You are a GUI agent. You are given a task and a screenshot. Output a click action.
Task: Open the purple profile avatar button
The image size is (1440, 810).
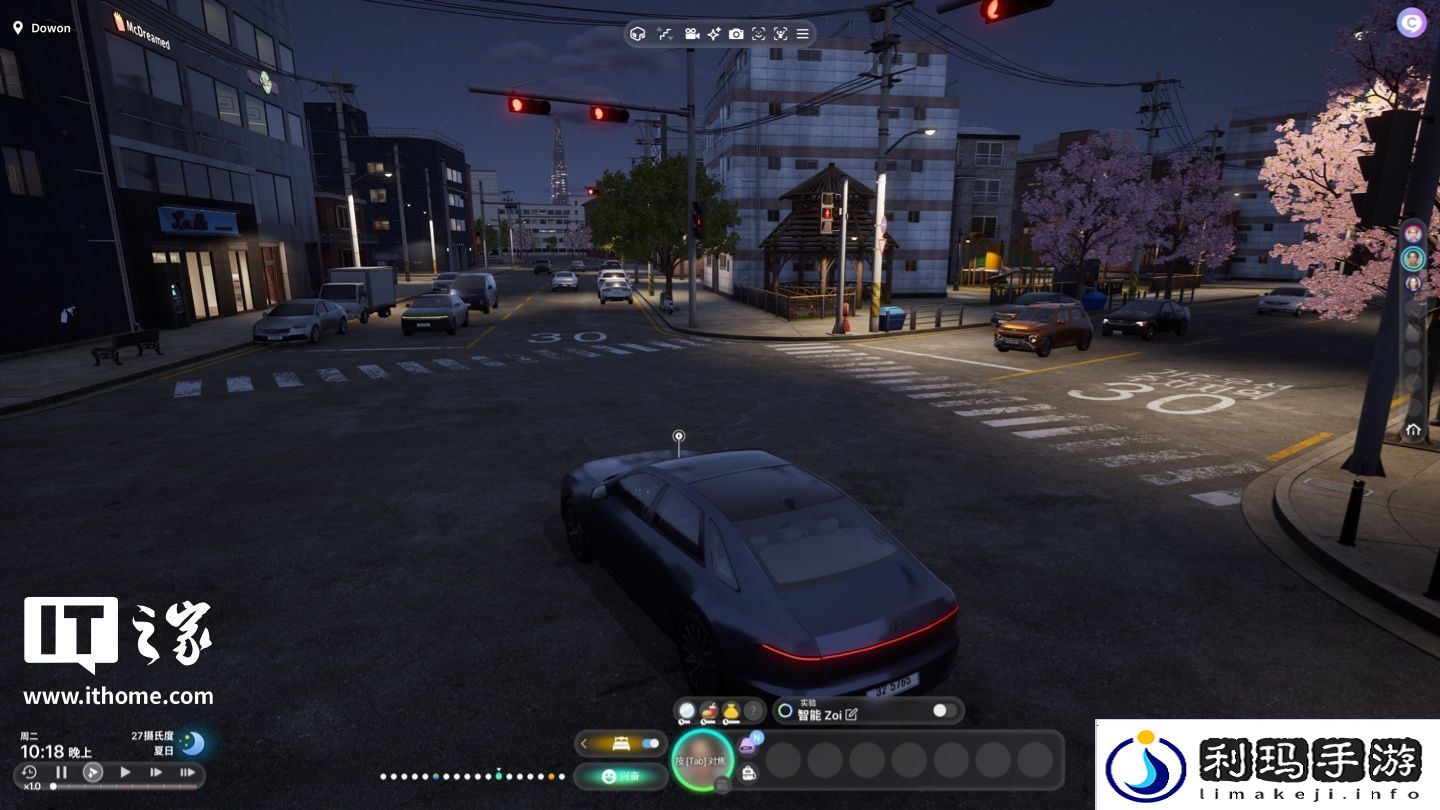[x=1411, y=22]
